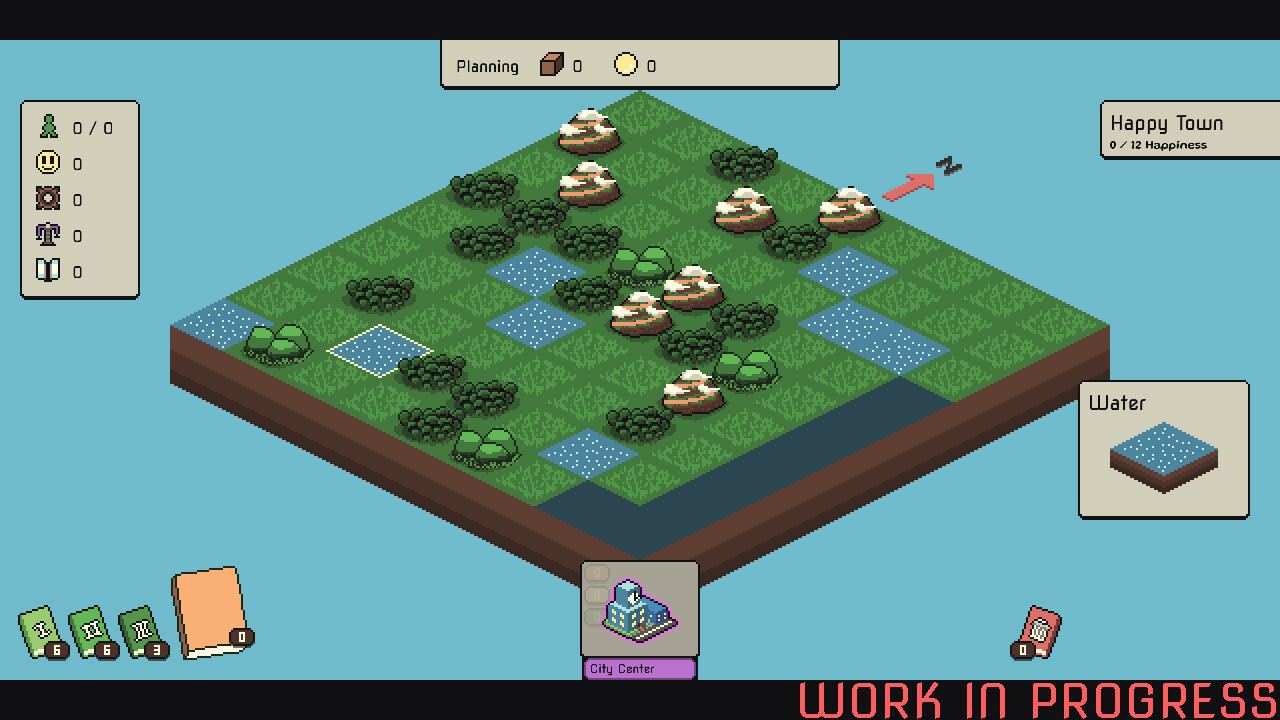Select the gold coin currency icon
Viewport: 1280px width, 720px height.
point(625,64)
